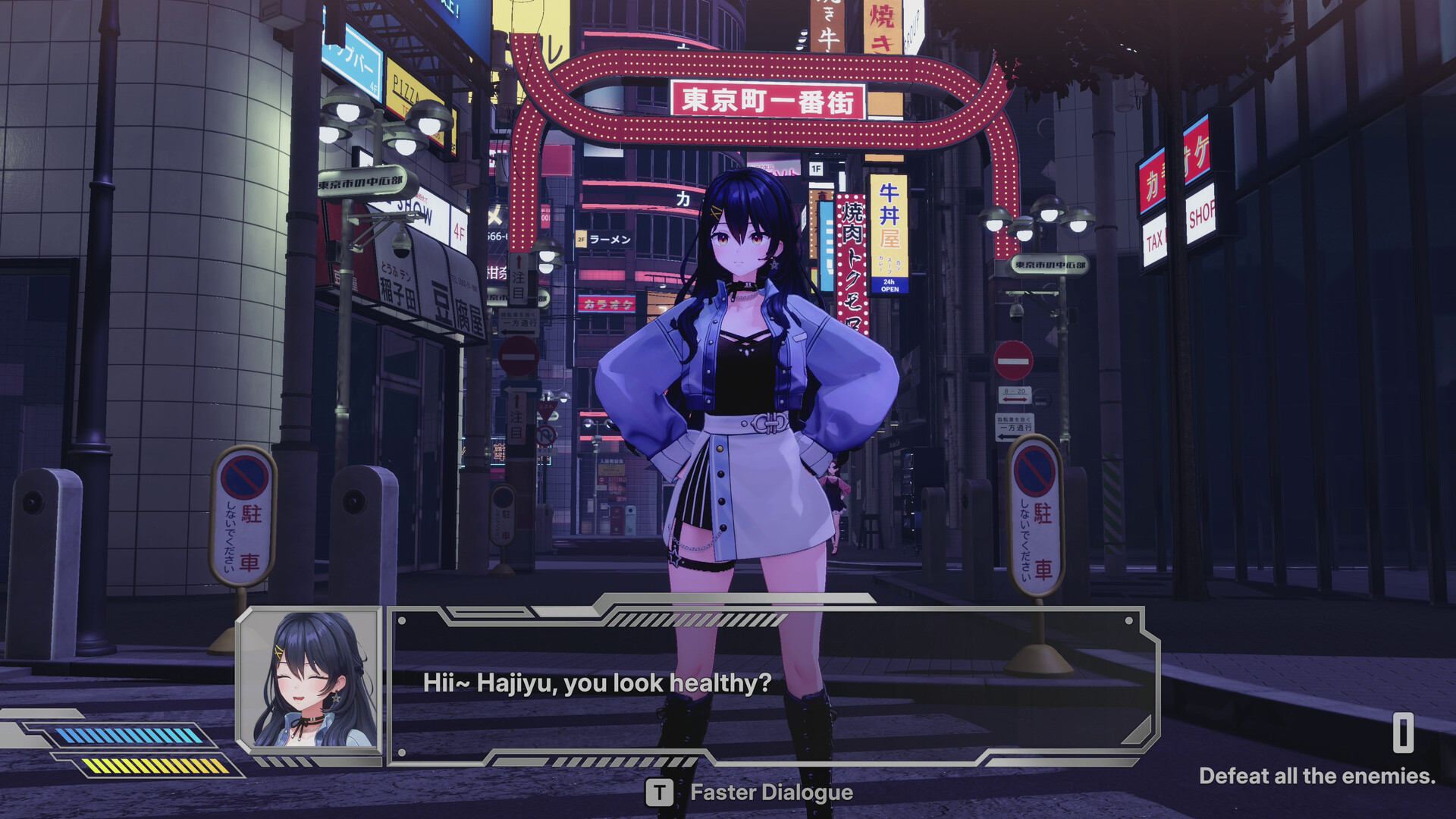
Task: Click the 1F floor marker sign
Action: (x=815, y=168)
